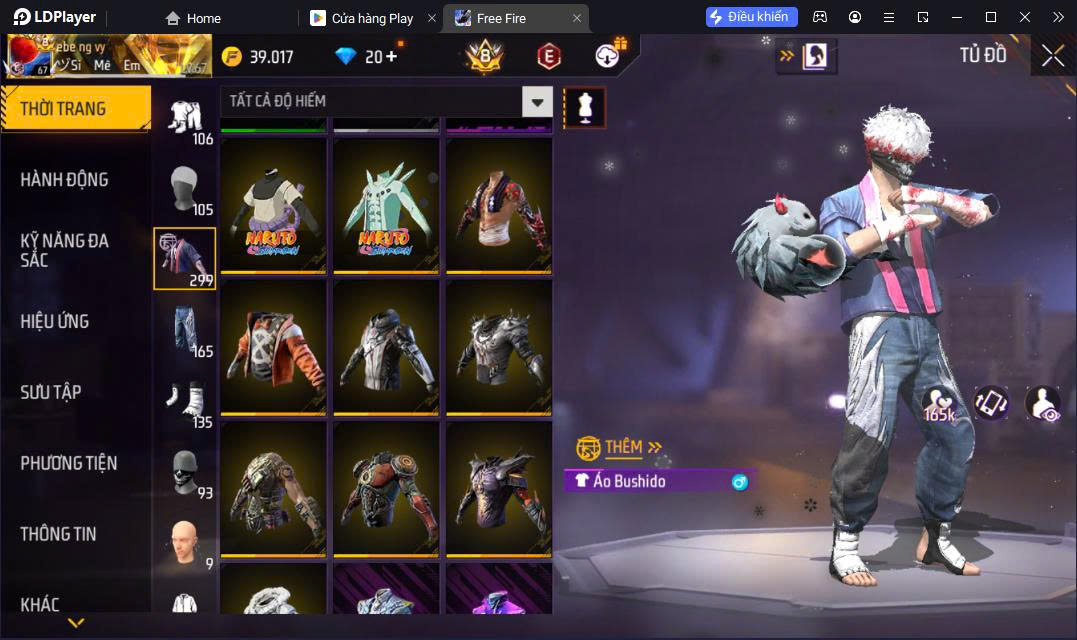Go to the Phương Tiện tab

point(68,463)
